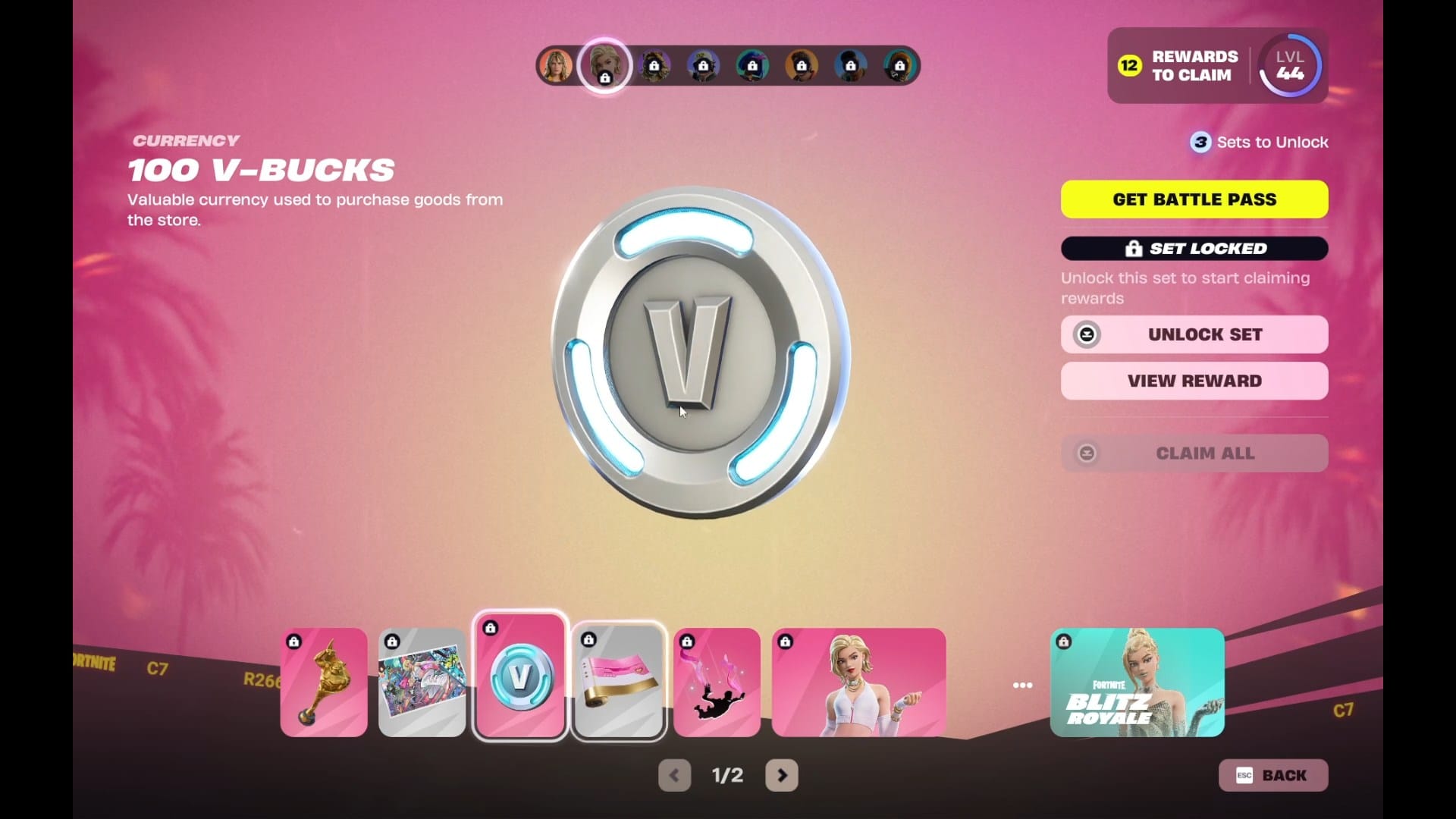Open the Blitz Royale reward tile
The image size is (1456, 819).
[x=1137, y=682]
